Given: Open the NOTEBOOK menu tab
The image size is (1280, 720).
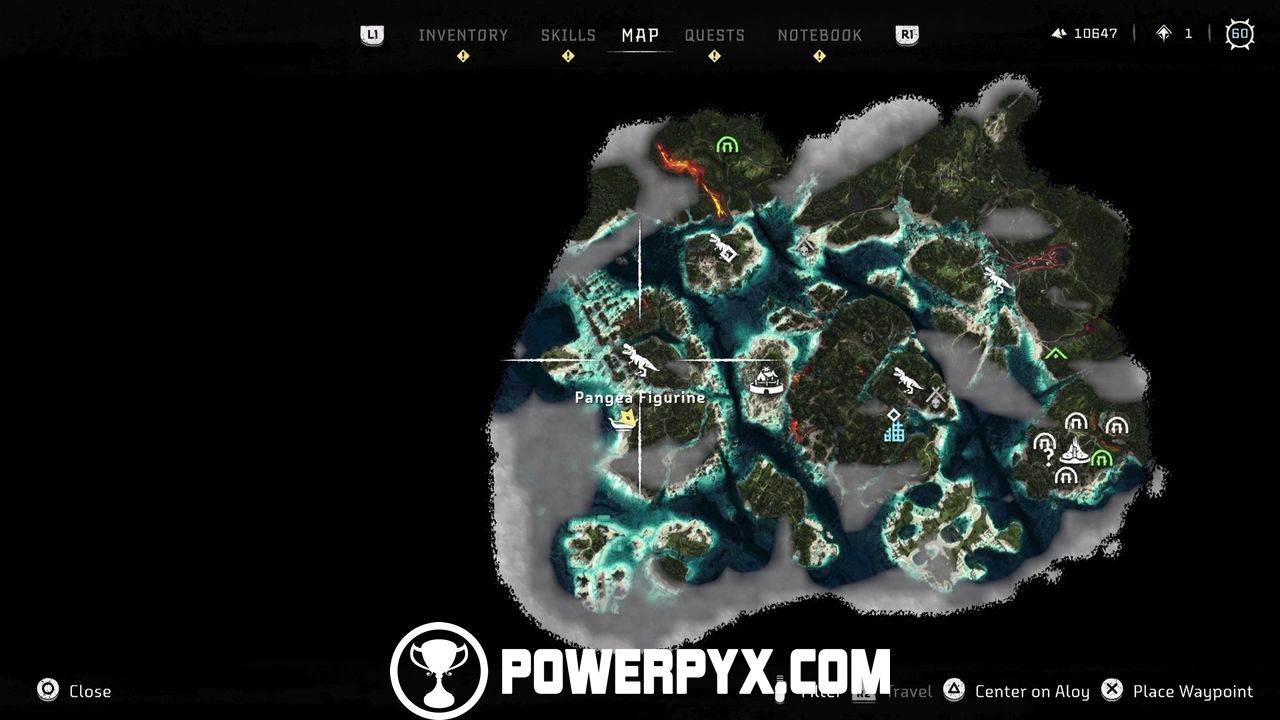Looking at the screenshot, I should click(x=822, y=34).
